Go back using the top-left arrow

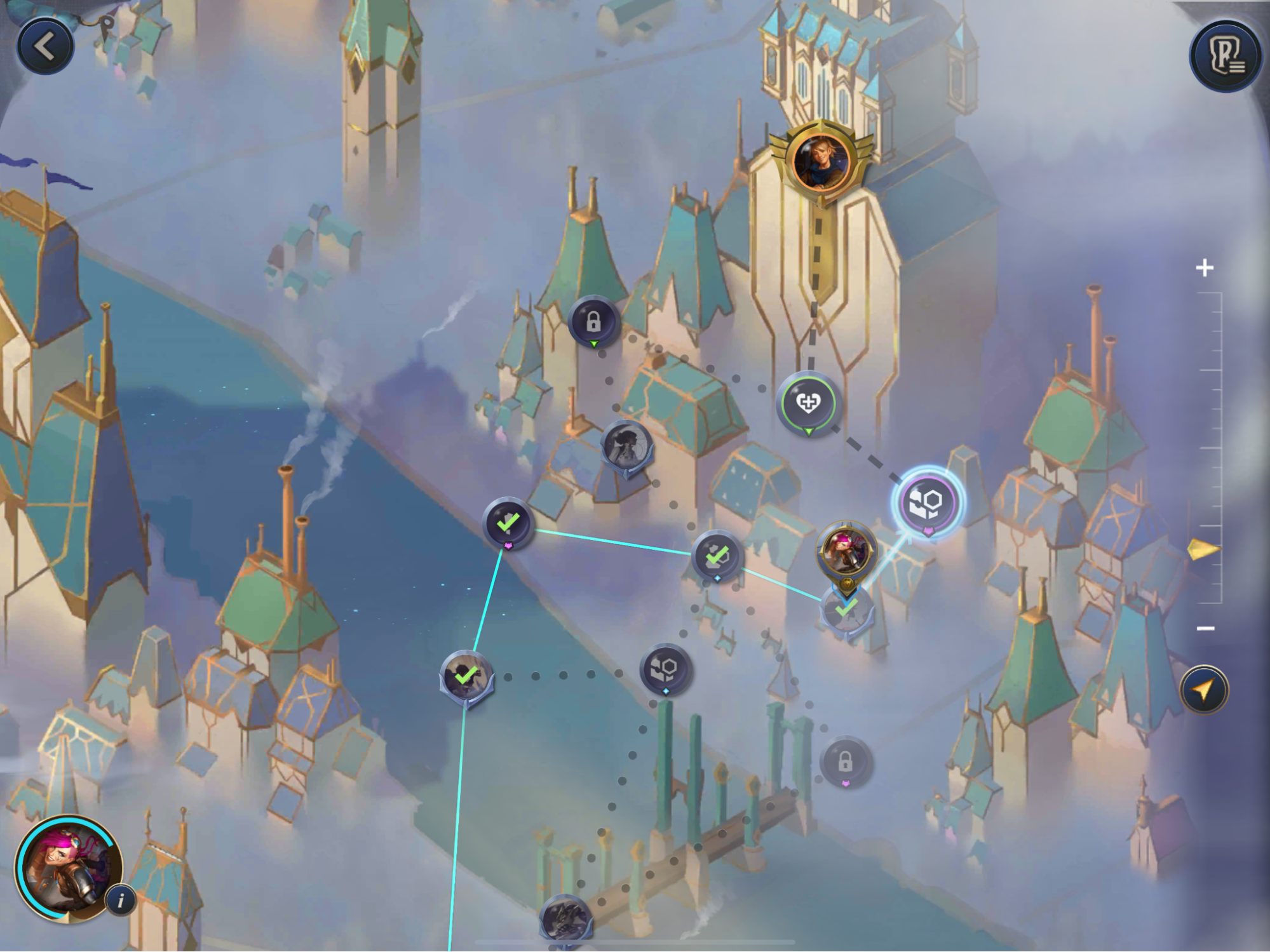(44, 44)
